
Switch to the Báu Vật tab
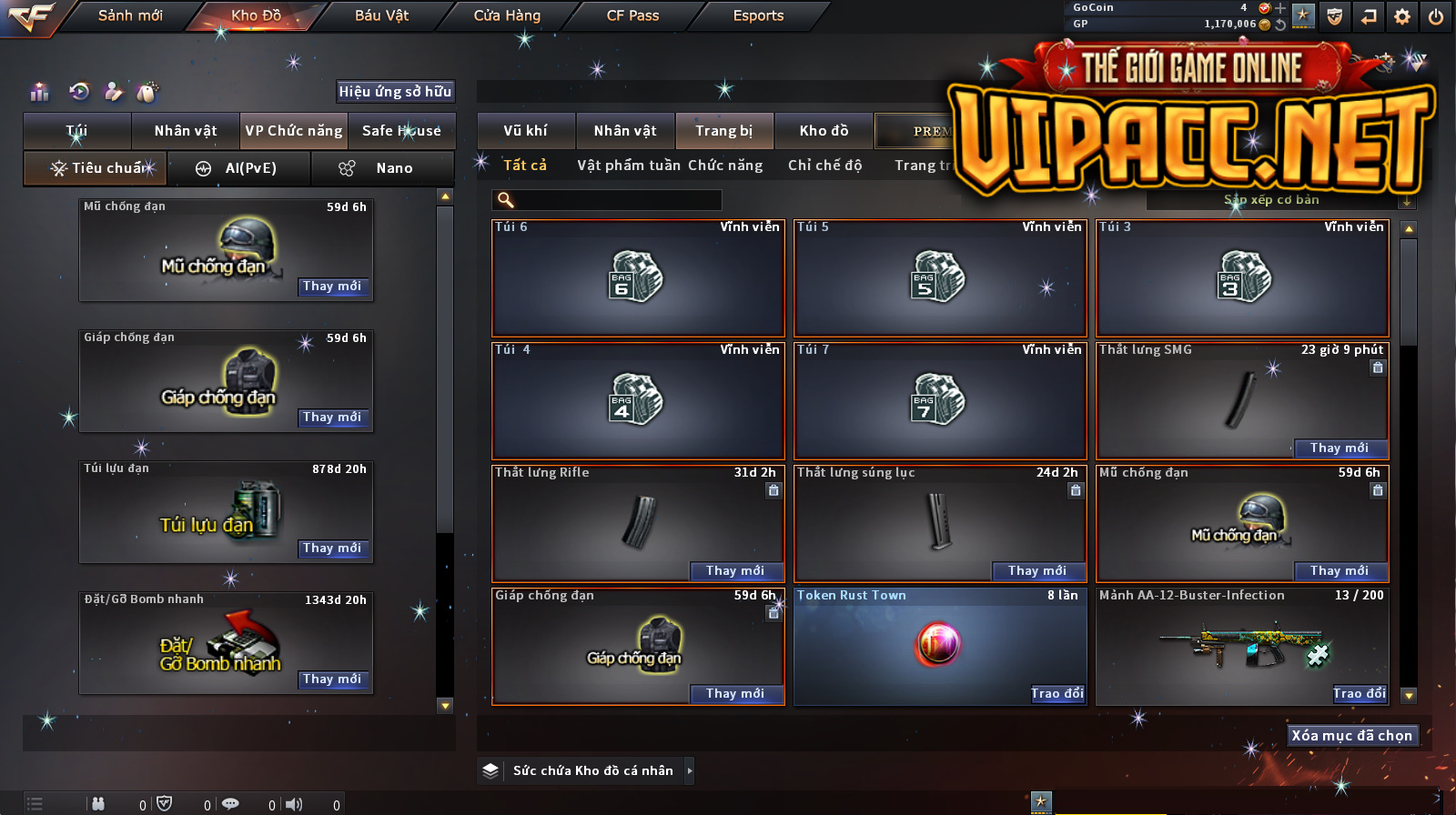coord(381,15)
